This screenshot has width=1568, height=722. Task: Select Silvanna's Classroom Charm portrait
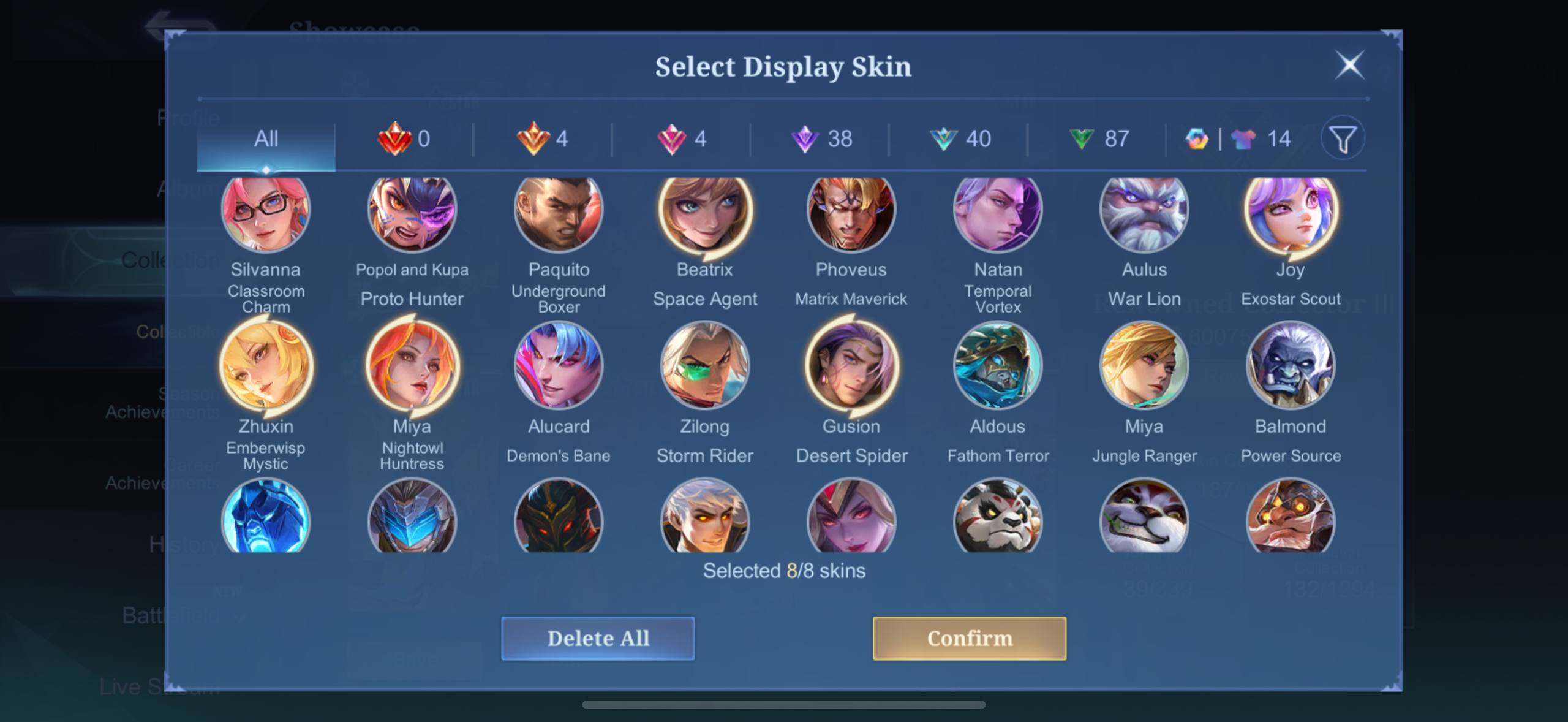click(266, 210)
